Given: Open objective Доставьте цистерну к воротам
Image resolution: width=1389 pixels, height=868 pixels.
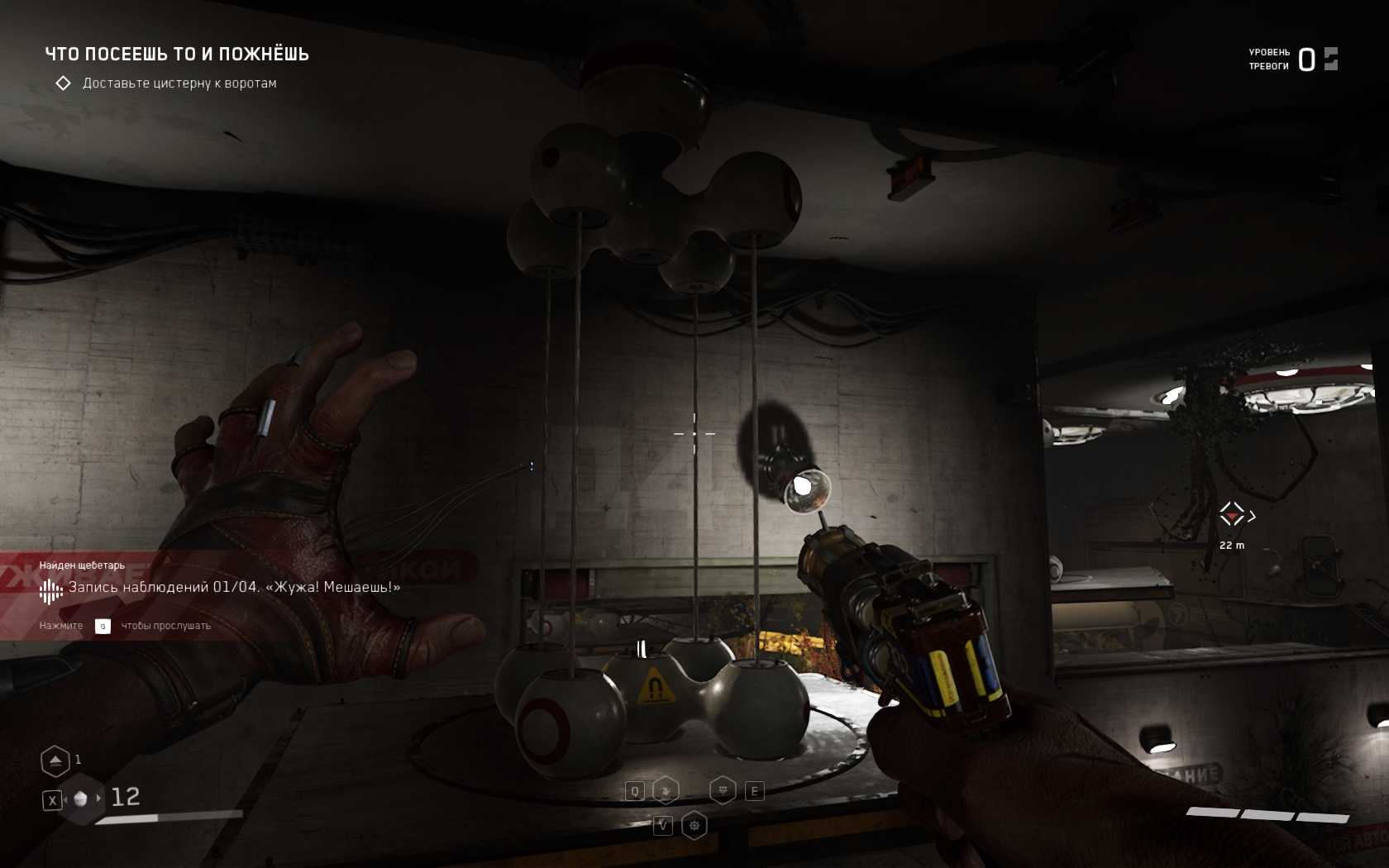Looking at the screenshot, I should 179,83.
